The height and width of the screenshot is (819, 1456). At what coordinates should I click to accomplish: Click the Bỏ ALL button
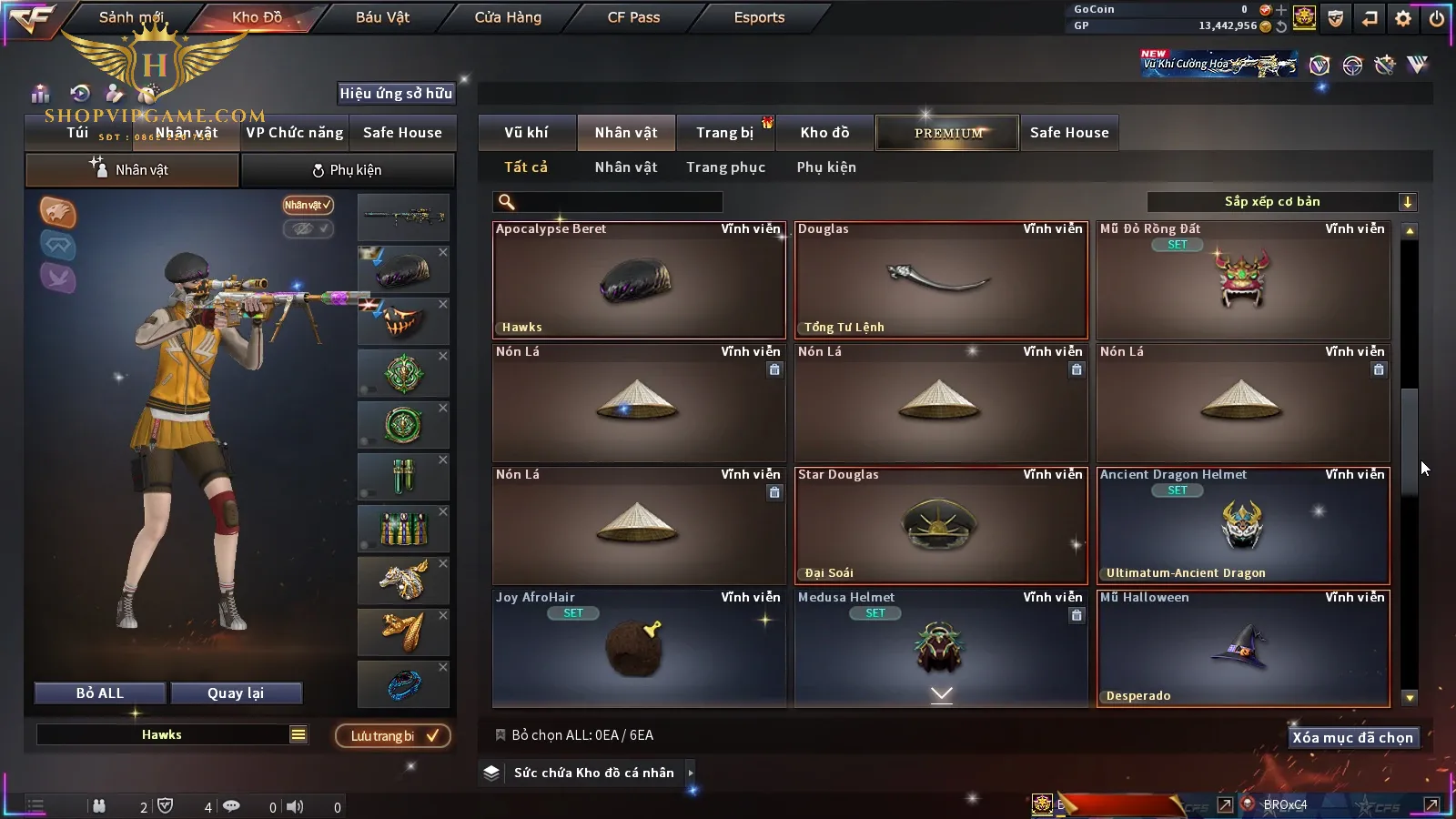100,693
